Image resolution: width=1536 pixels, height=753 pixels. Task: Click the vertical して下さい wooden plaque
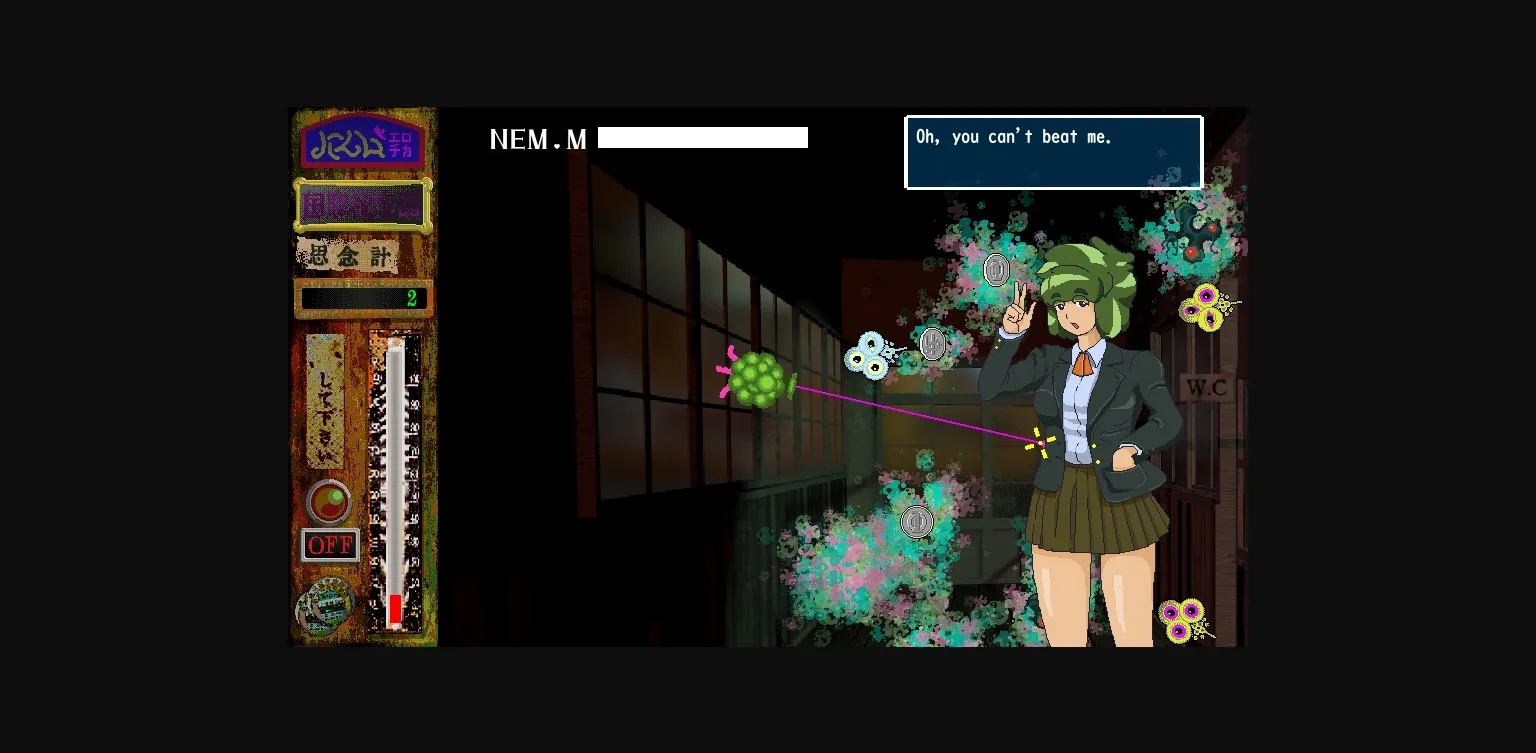tap(323, 400)
